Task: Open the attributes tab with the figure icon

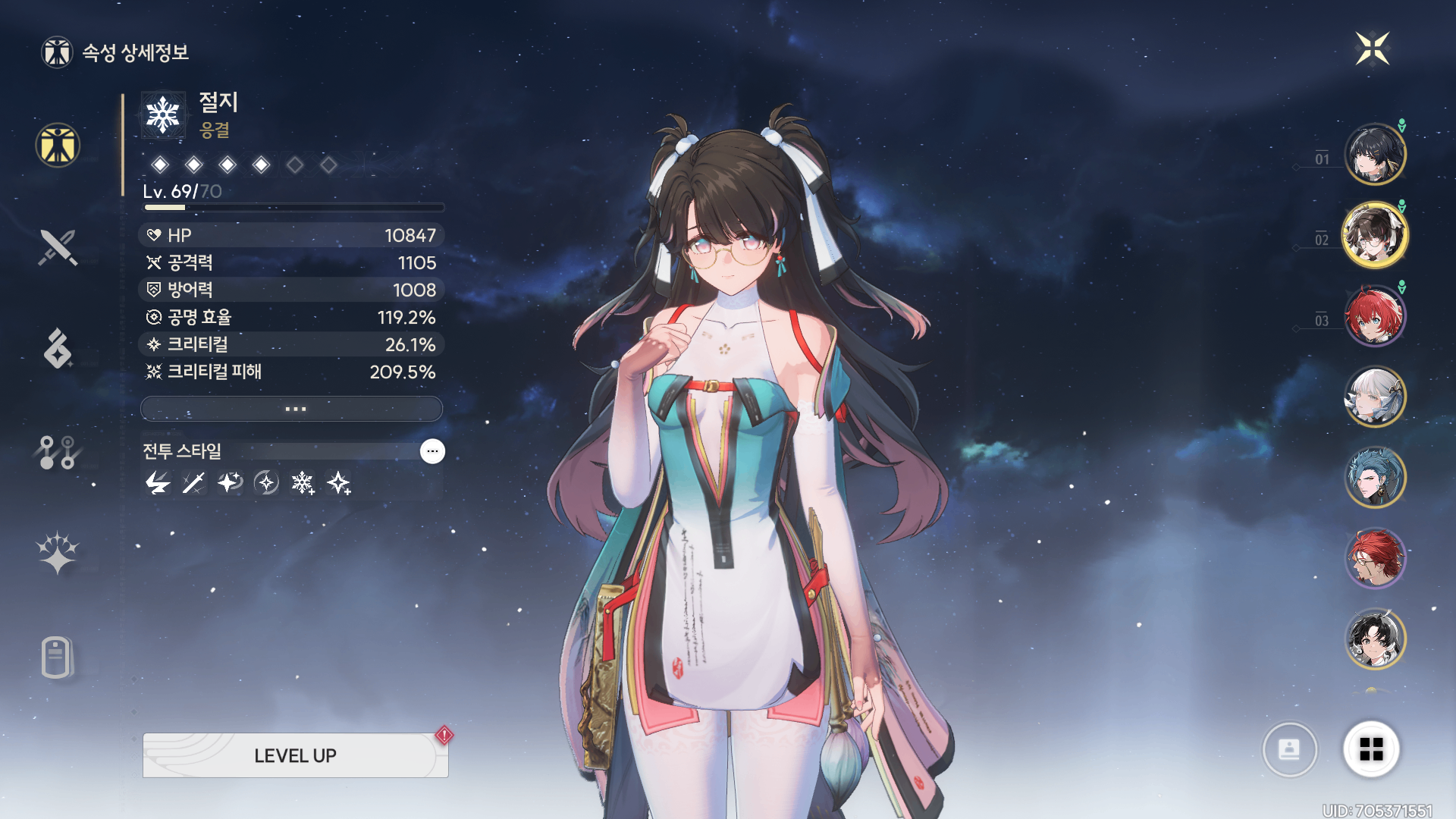Action: [x=58, y=145]
